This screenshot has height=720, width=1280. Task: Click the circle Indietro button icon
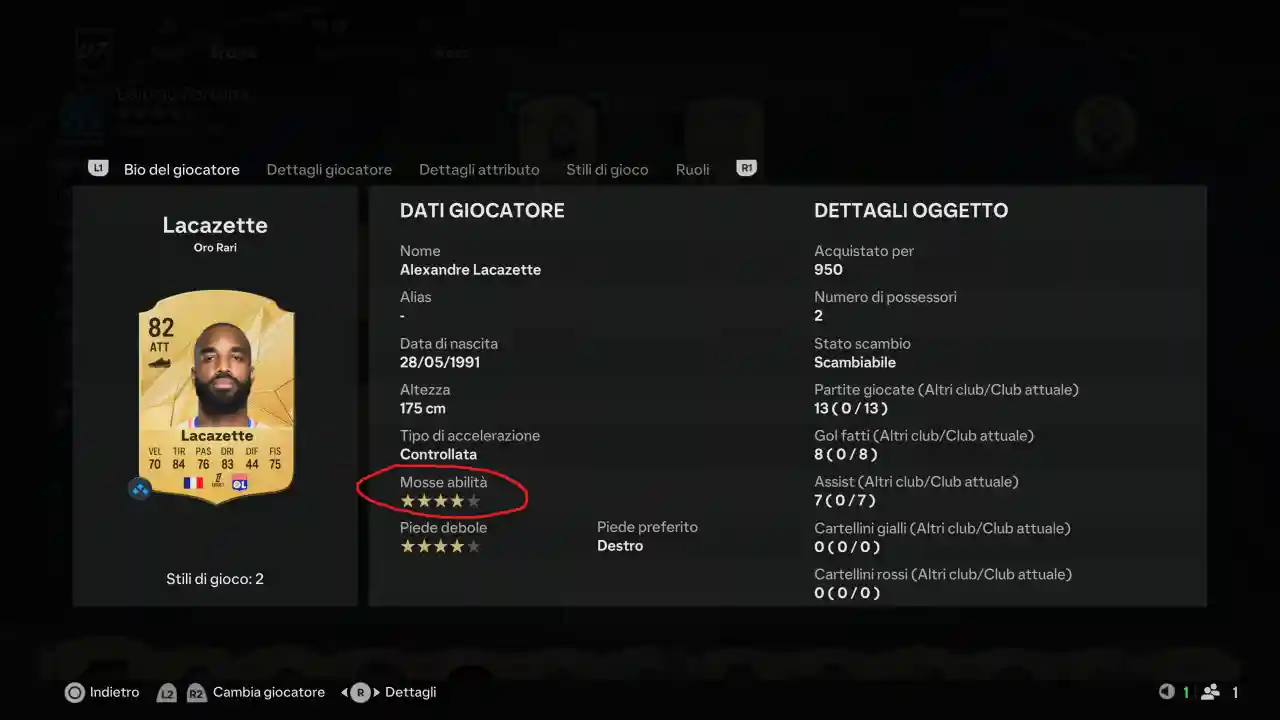(74, 692)
